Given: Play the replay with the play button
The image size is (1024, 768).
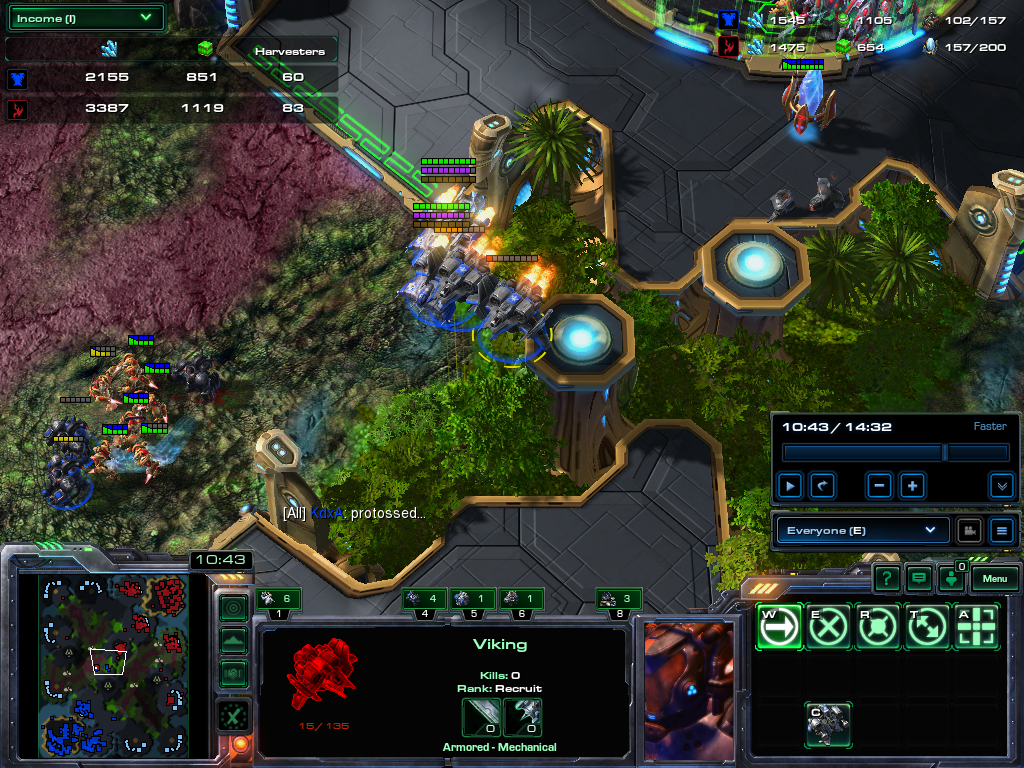Looking at the screenshot, I should (x=791, y=486).
